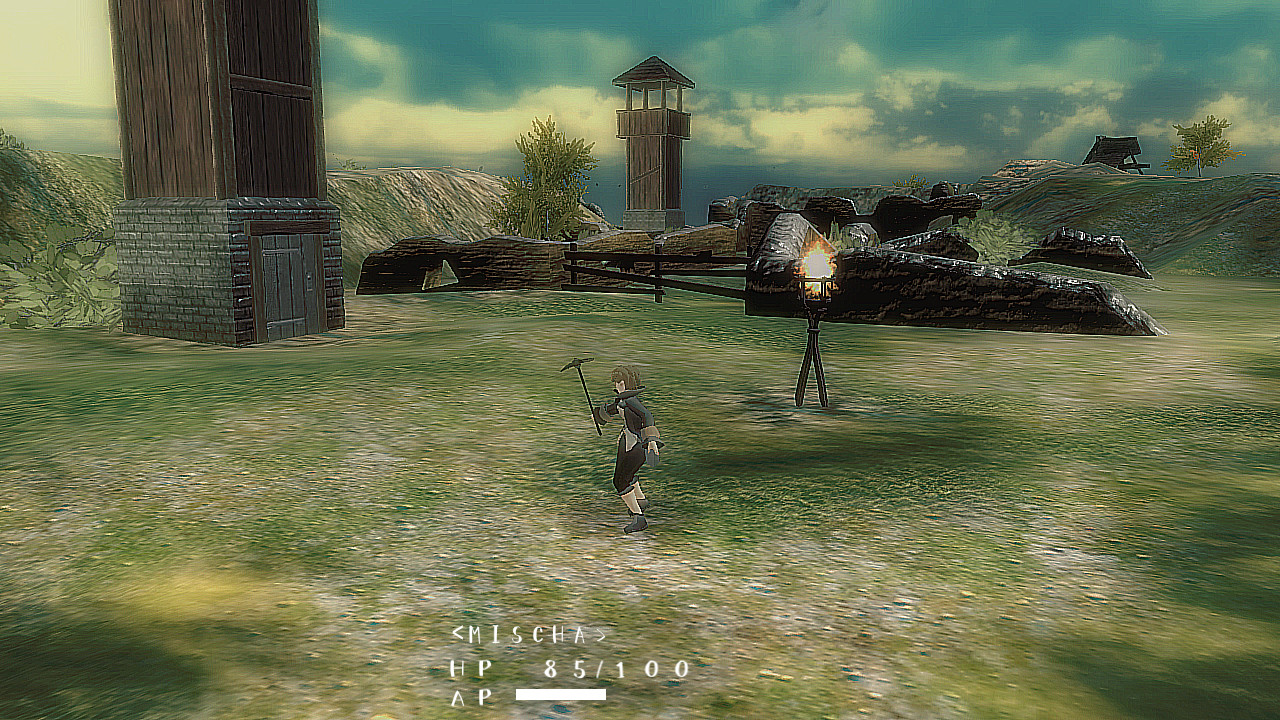Click the HP value 85/100
The height and width of the screenshot is (720, 1280).
pyautogui.click(x=615, y=671)
